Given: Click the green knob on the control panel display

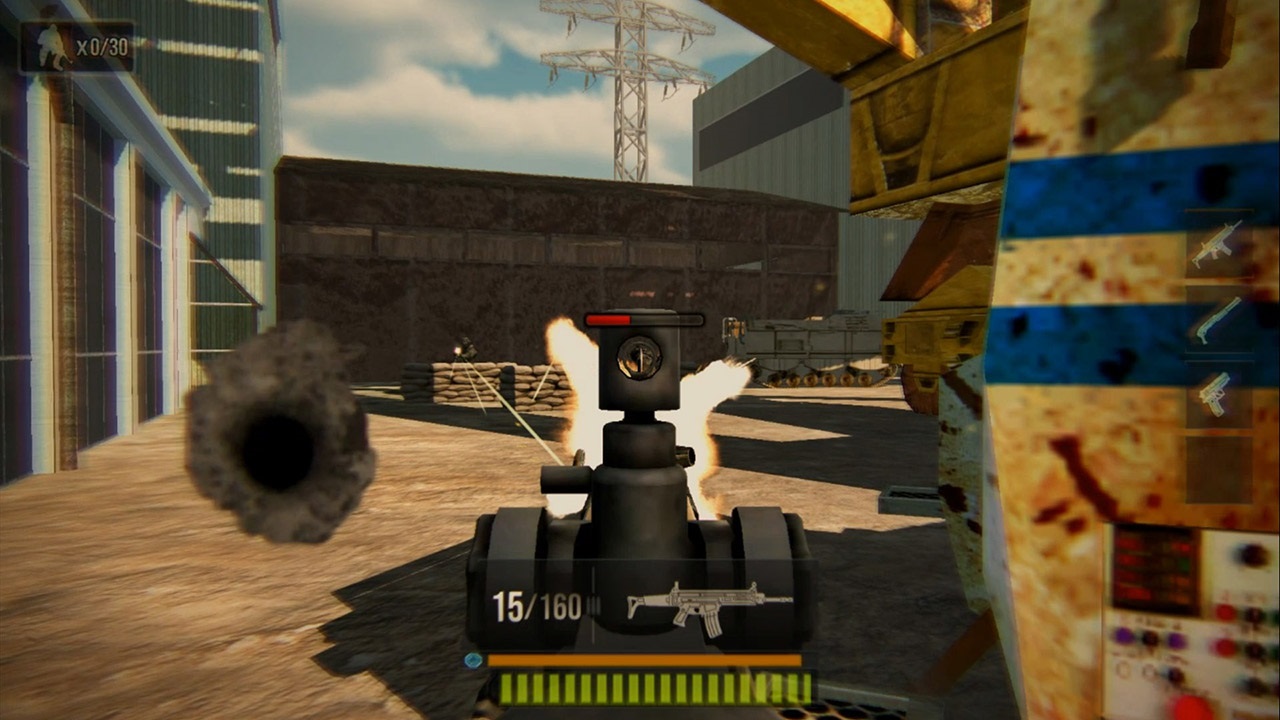Looking at the screenshot, I should point(1182,563).
